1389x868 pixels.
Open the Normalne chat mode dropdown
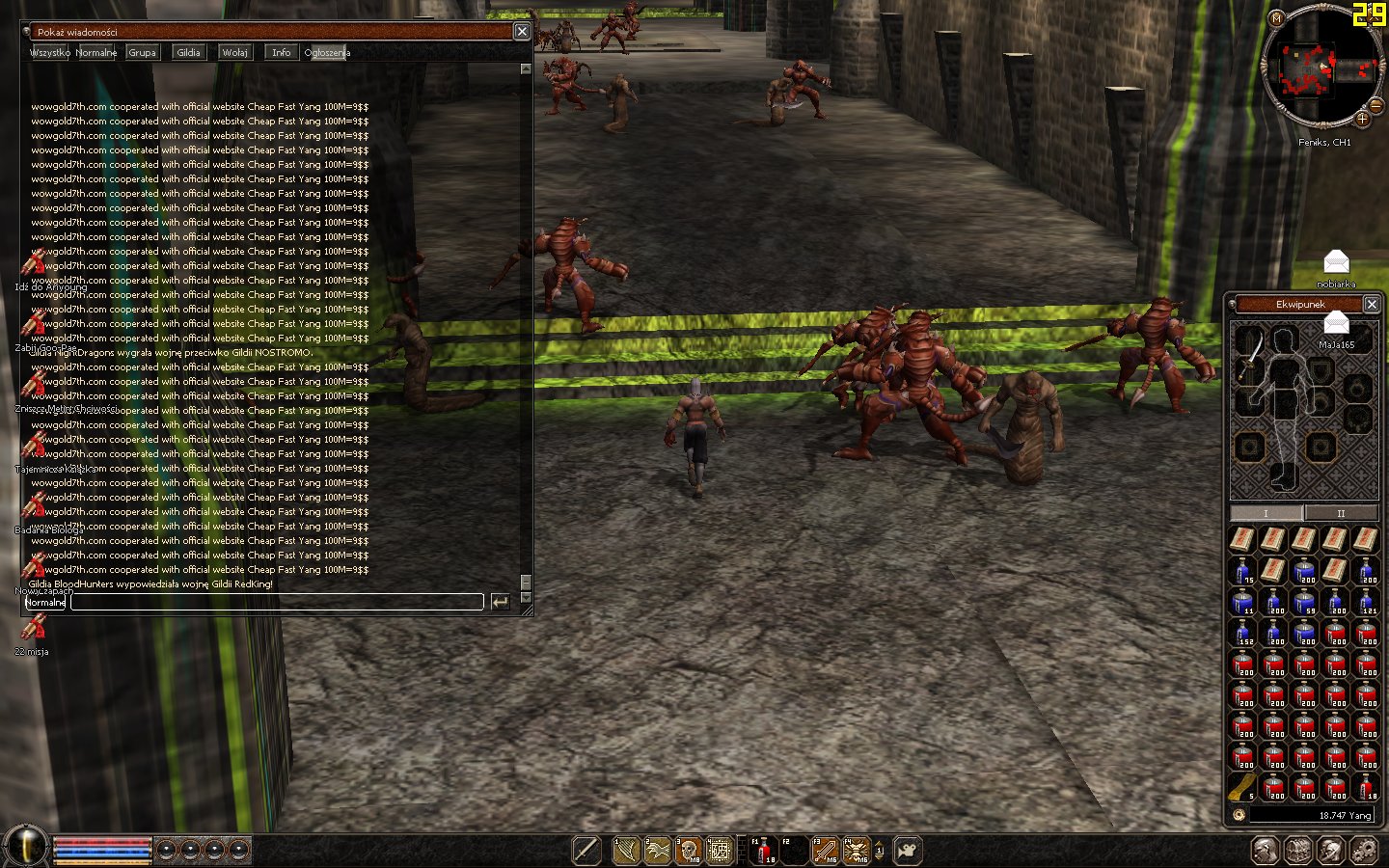[x=45, y=602]
